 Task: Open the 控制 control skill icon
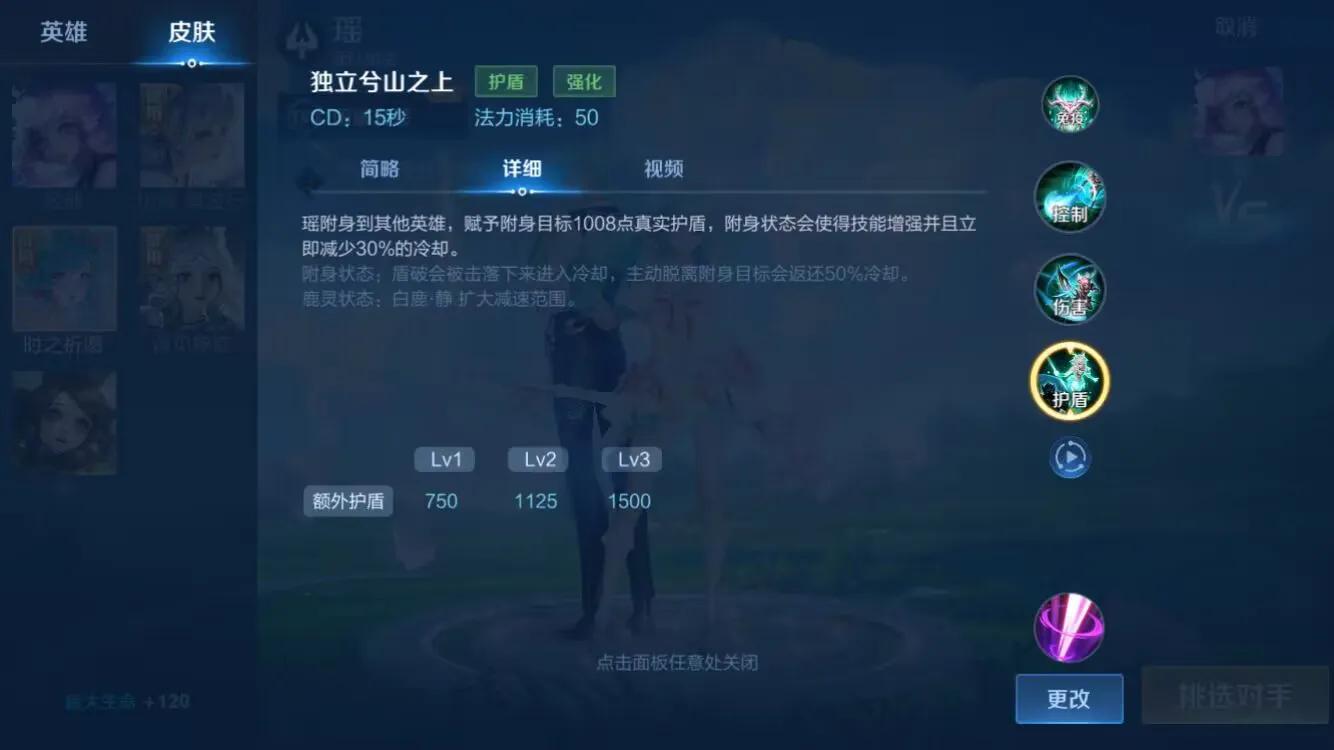tap(1069, 198)
